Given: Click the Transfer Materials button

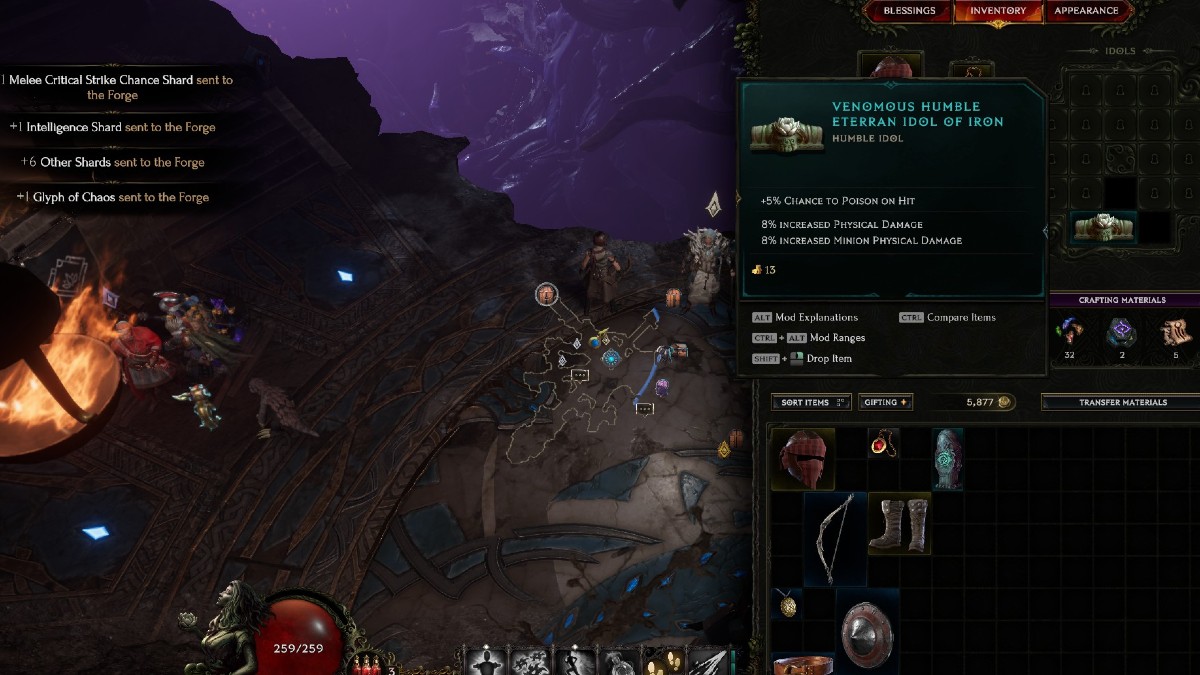Looking at the screenshot, I should click(x=1122, y=402).
